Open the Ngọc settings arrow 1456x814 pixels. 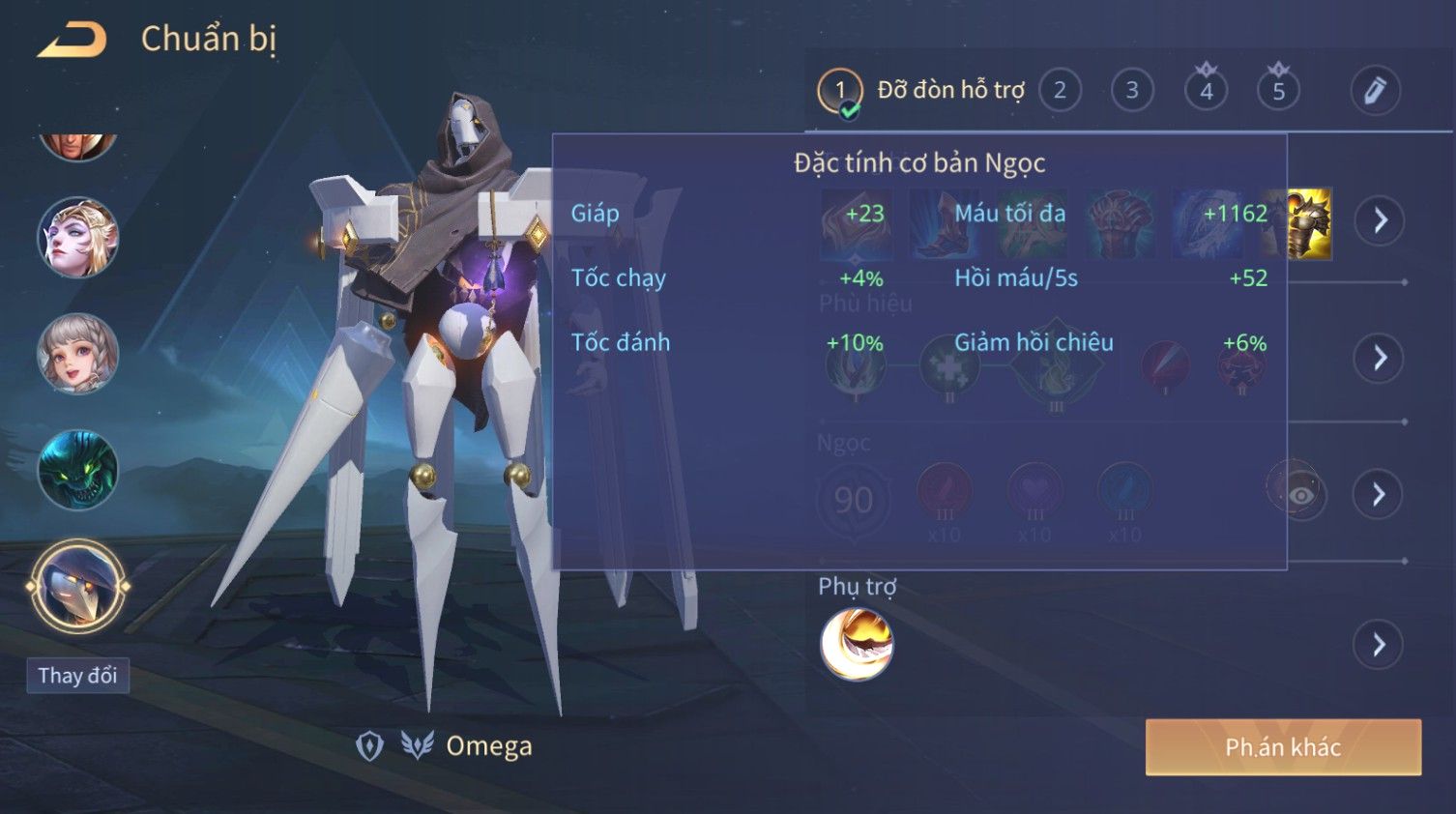[1379, 495]
